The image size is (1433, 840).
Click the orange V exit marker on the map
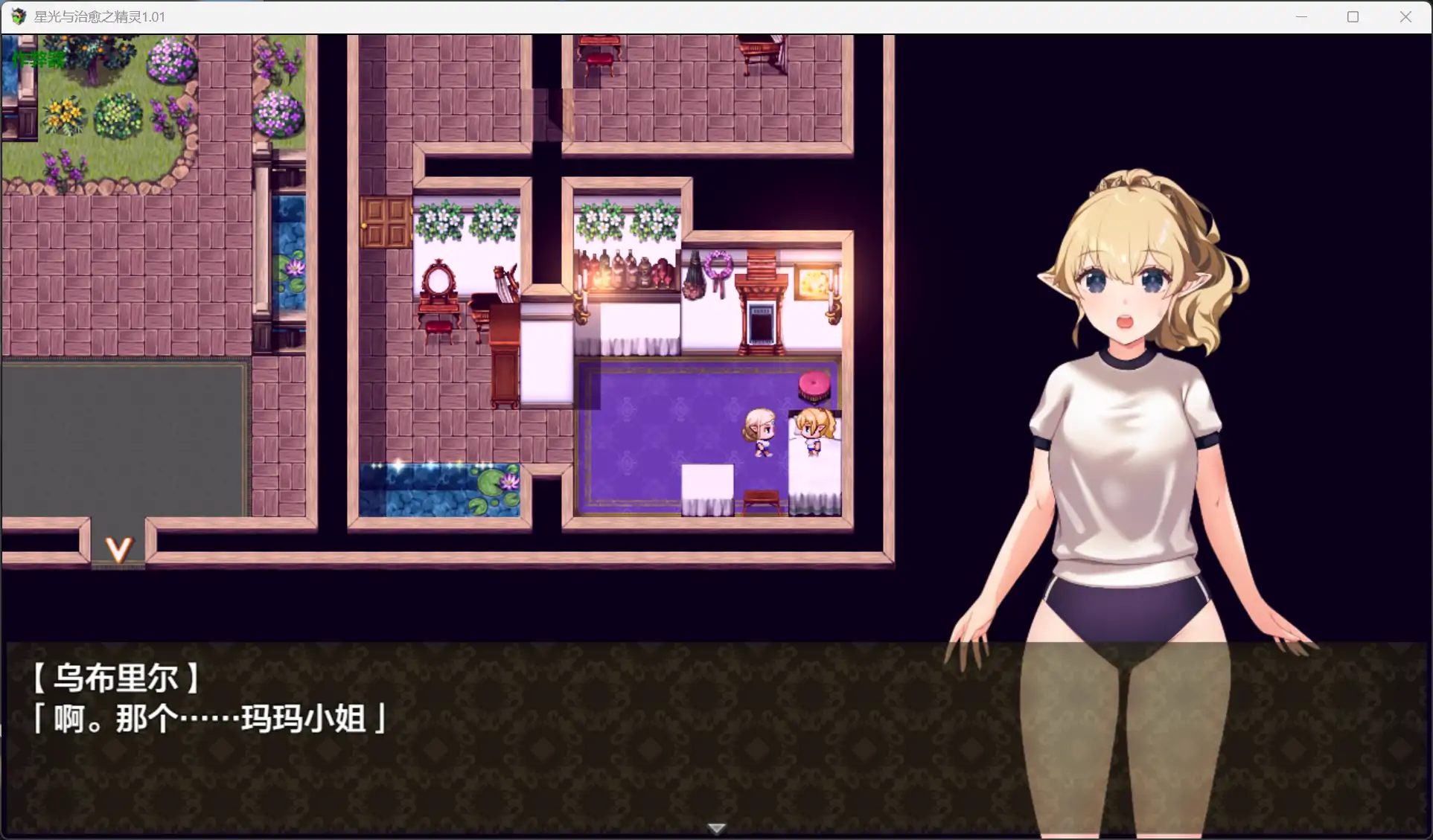(118, 549)
